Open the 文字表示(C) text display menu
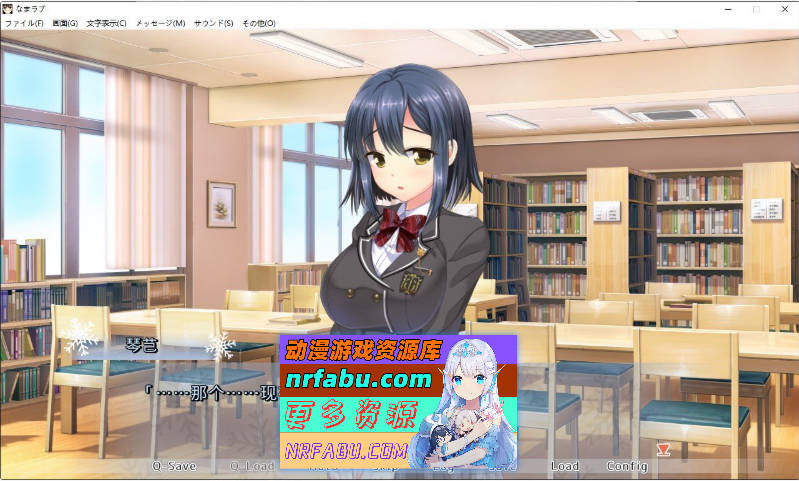This screenshot has height=481, width=799. (106, 23)
